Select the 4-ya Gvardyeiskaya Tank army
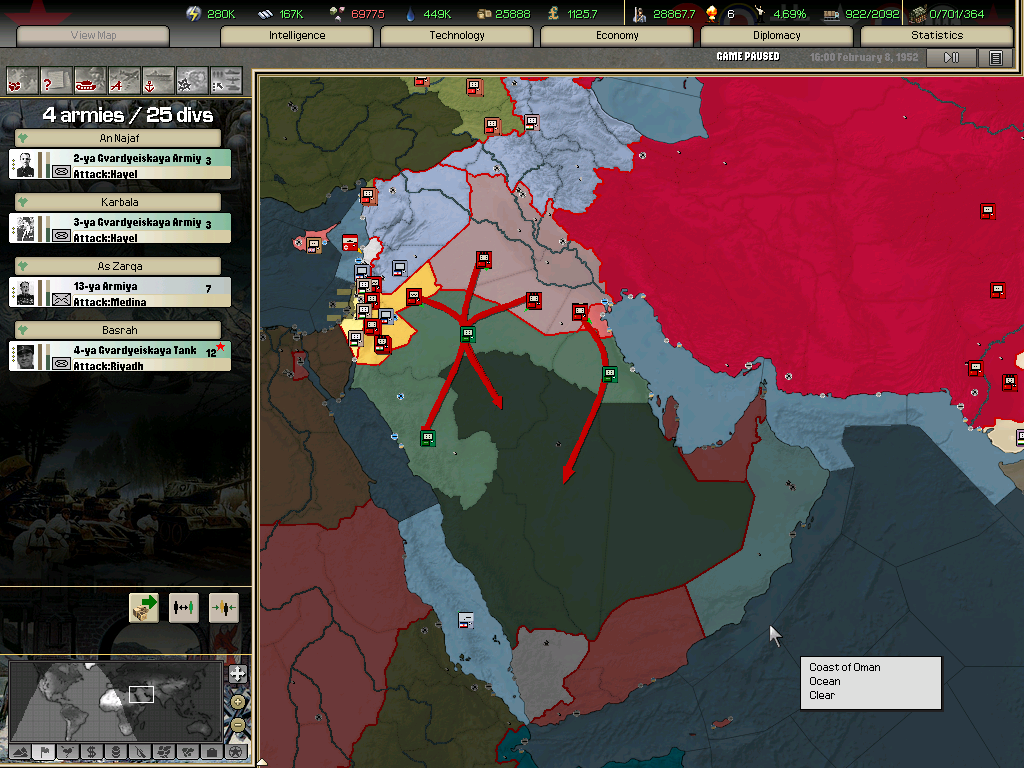This screenshot has width=1024, height=768. click(120, 357)
